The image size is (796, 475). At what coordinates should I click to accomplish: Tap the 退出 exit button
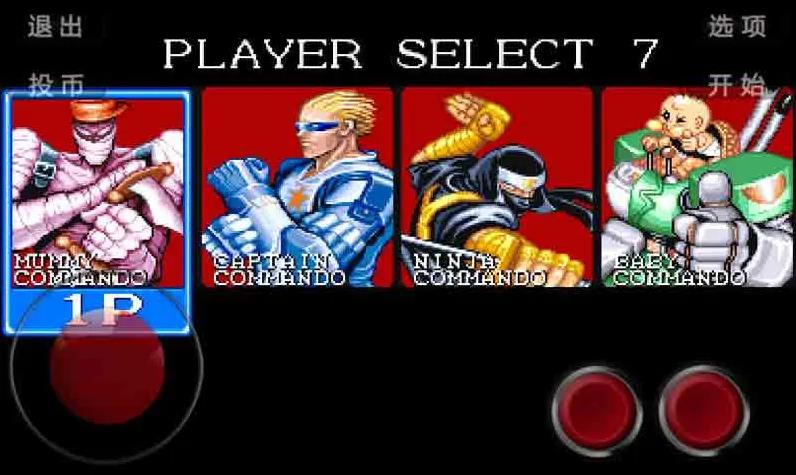tap(55, 27)
